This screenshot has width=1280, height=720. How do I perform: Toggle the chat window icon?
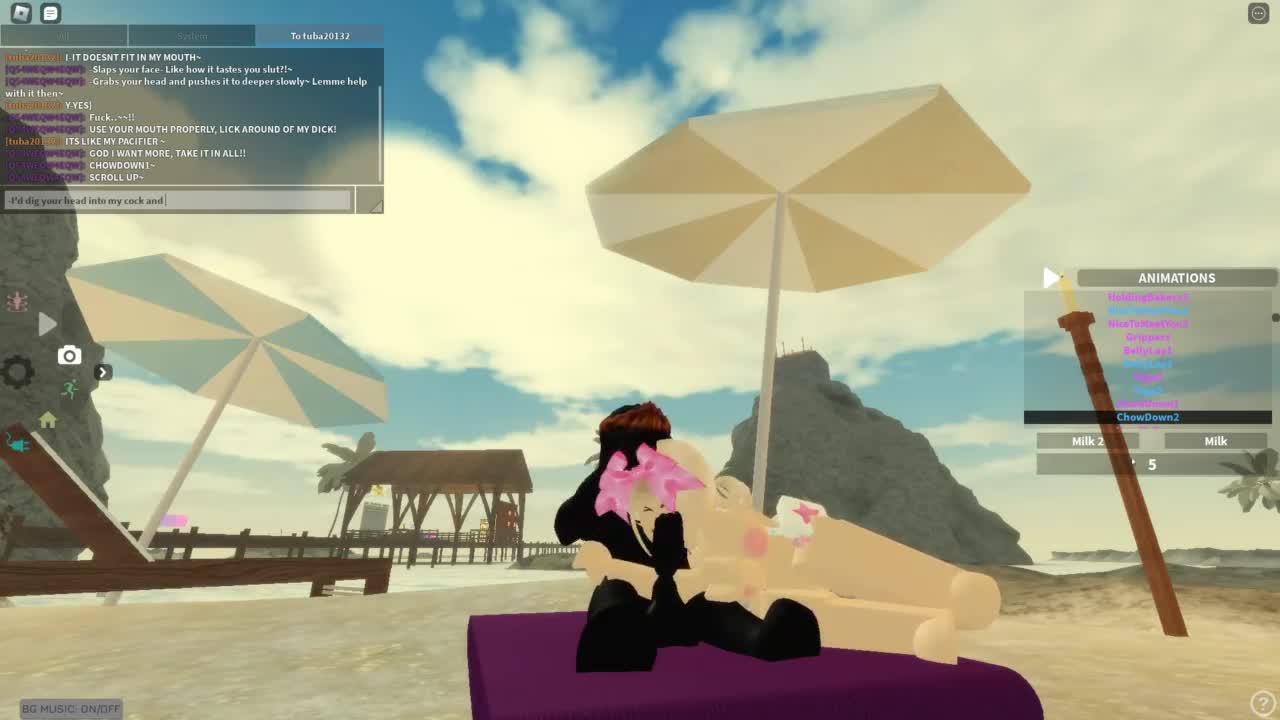click(50, 13)
